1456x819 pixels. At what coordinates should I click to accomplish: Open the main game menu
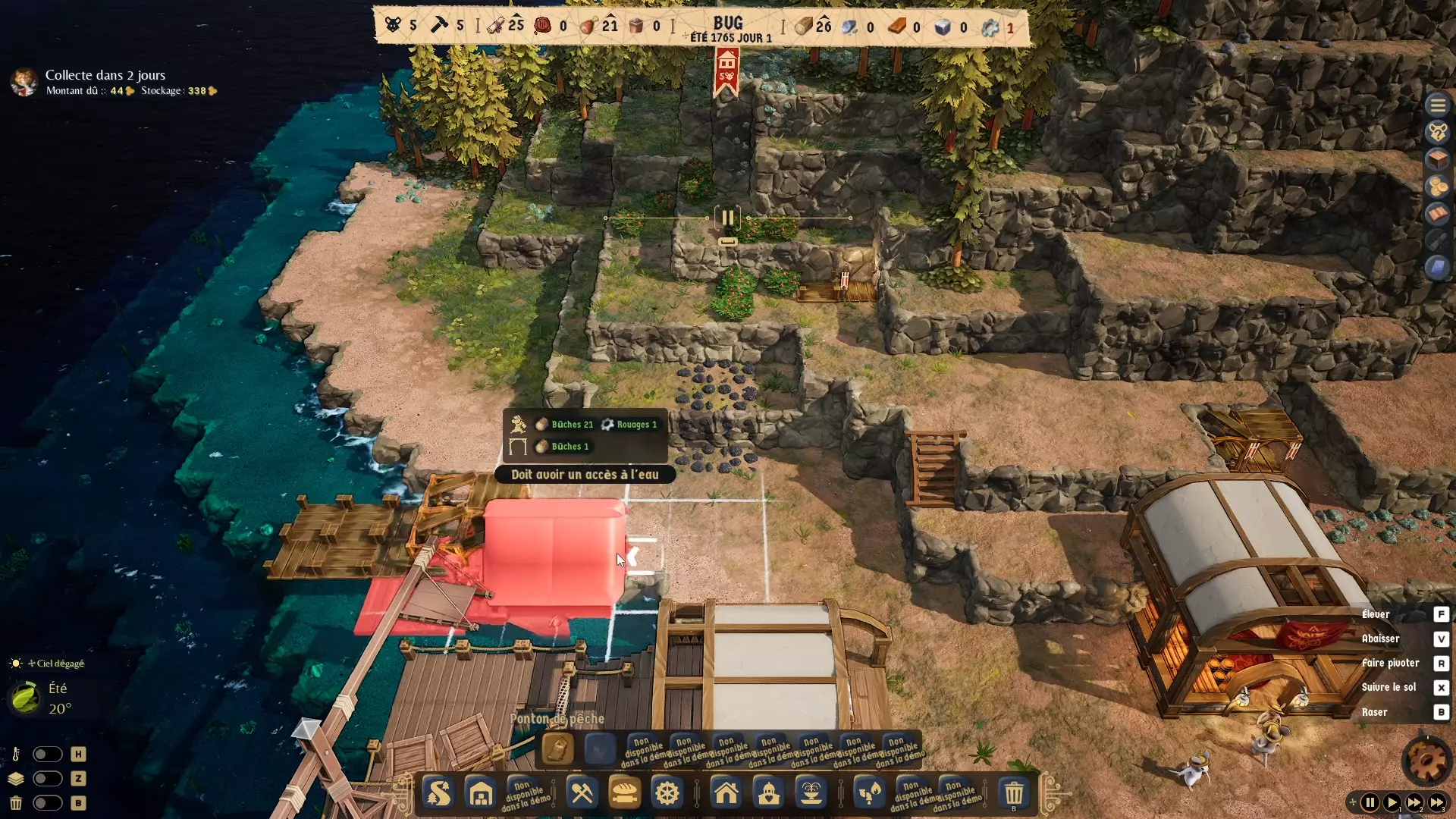click(x=1439, y=105)
